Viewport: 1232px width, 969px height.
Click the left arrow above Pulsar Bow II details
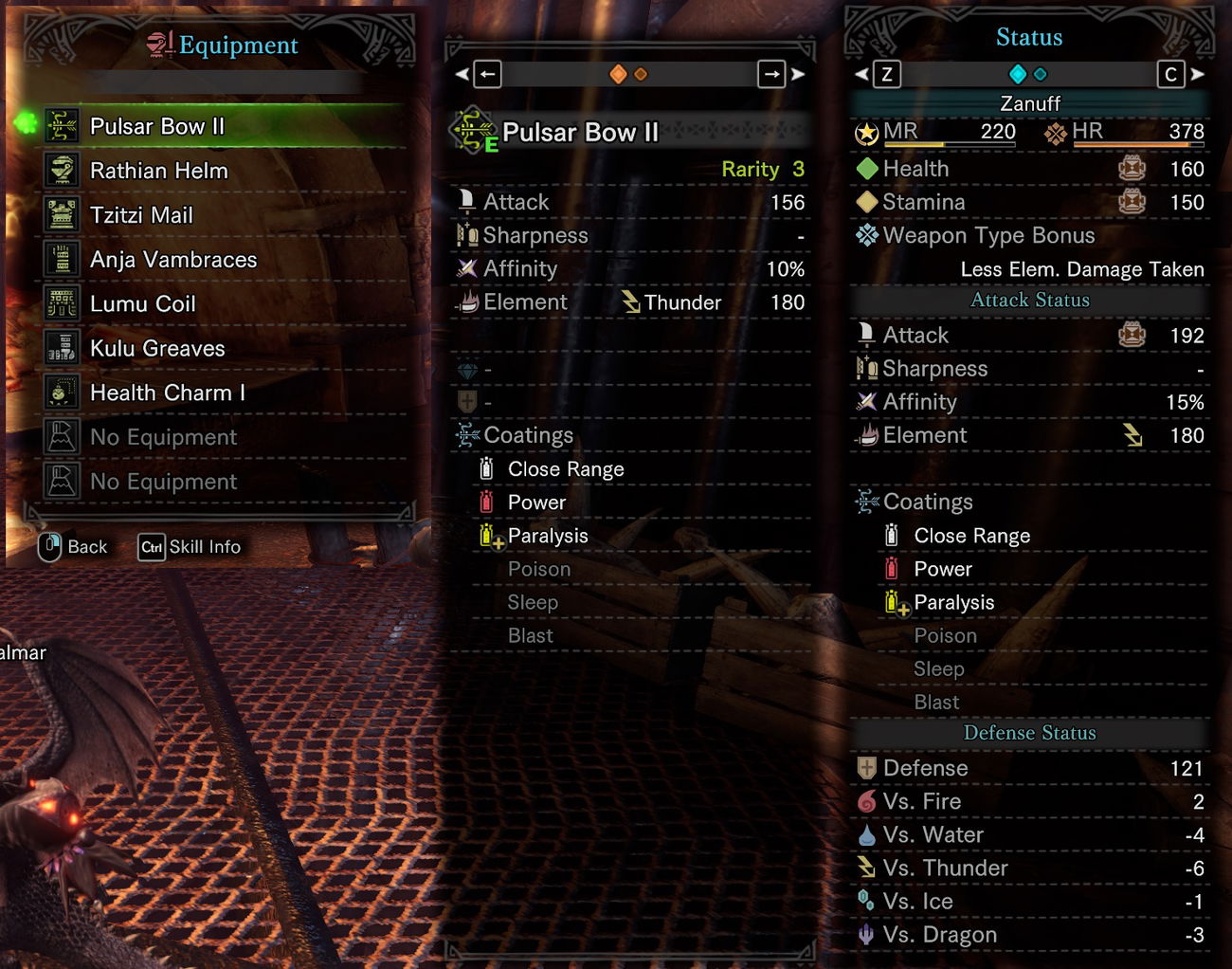(486, 73)
